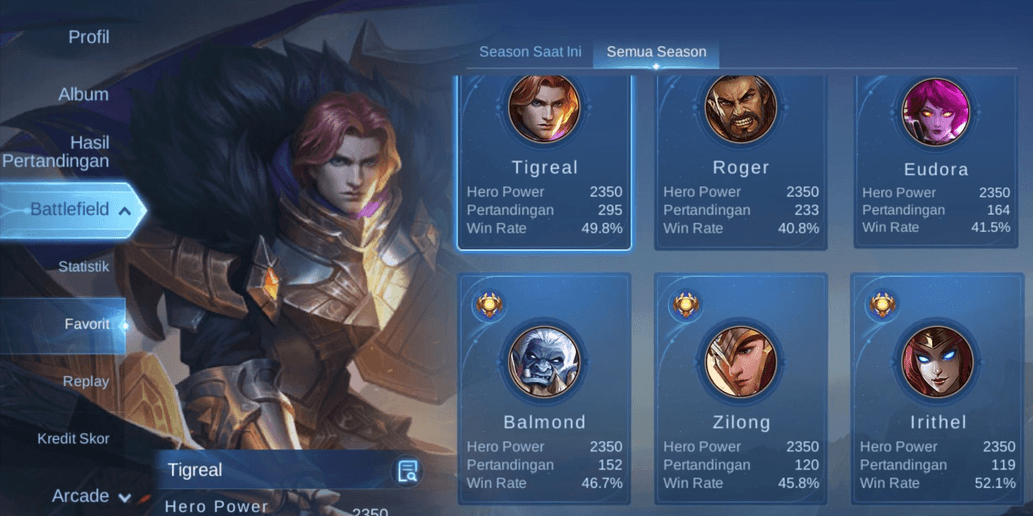This screenshot has width=1033, height=516.
Task: Click the details icon beside Tigreal's name
Action: point(407,471)
